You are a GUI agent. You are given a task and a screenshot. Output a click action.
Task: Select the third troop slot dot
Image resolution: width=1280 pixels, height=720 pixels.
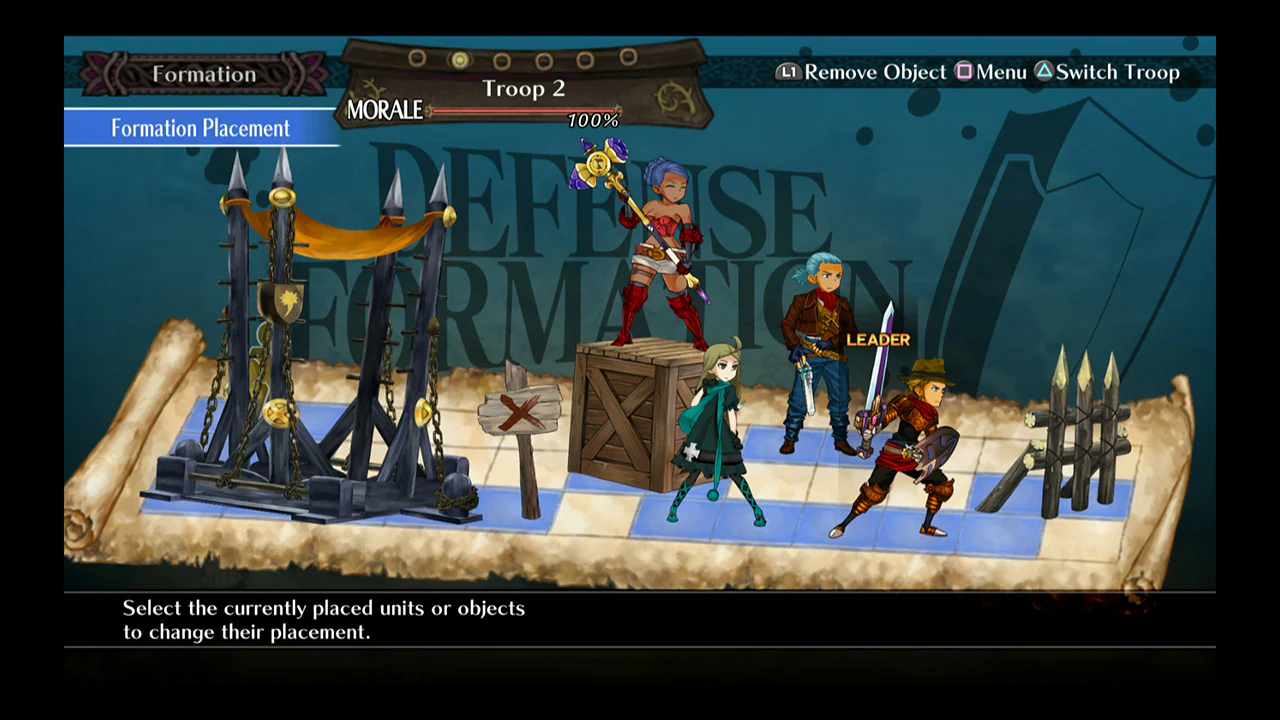pyautogui.click(x=502, y=58)
